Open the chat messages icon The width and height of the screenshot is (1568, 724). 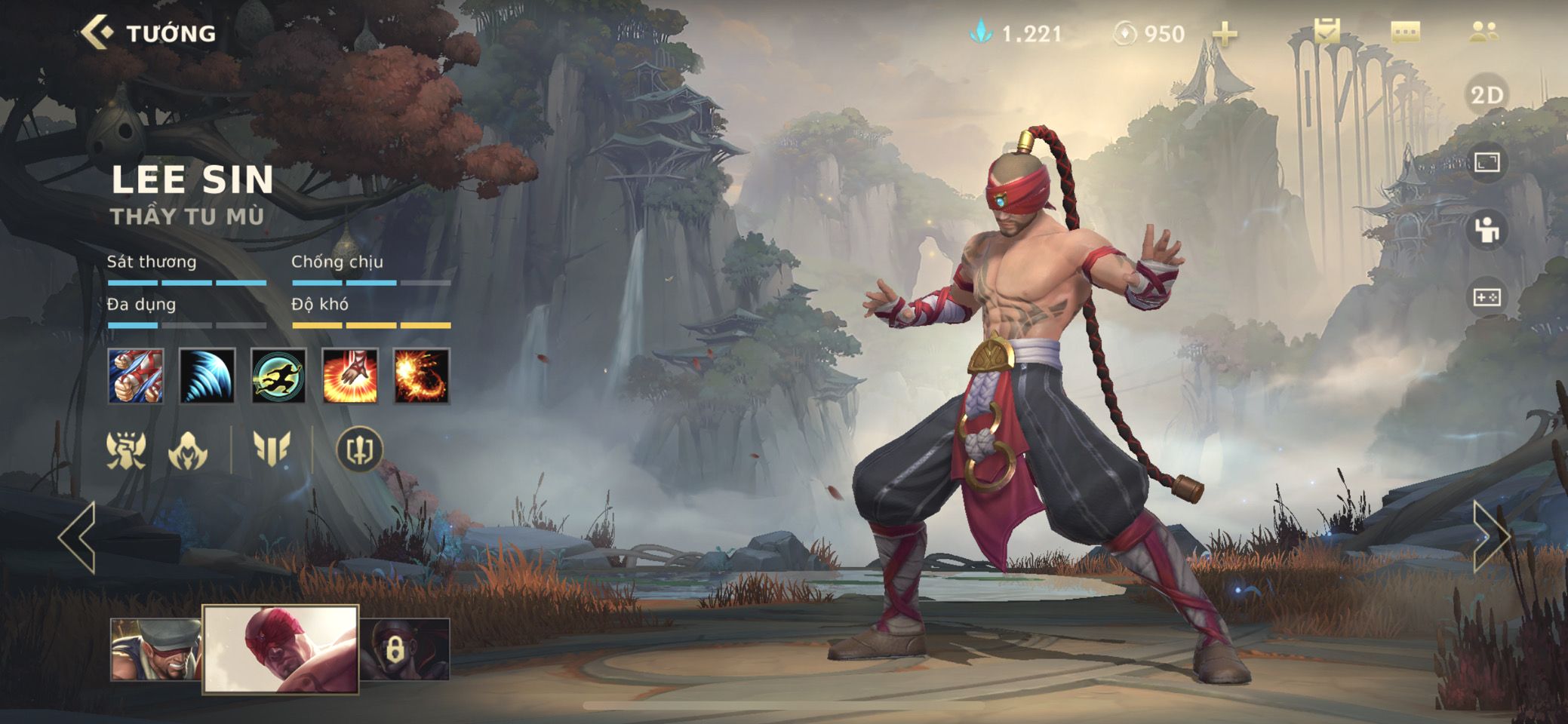pyautogui.click(x=1405, y=32)
